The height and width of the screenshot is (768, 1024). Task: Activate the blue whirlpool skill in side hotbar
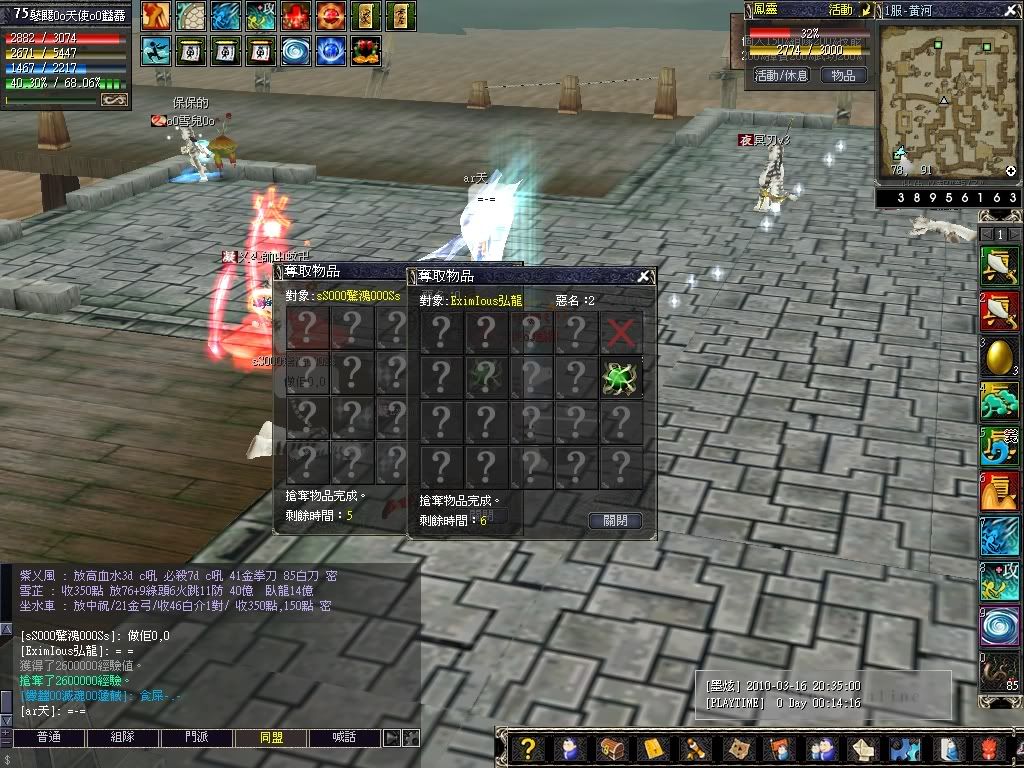[x=998, y=627]
